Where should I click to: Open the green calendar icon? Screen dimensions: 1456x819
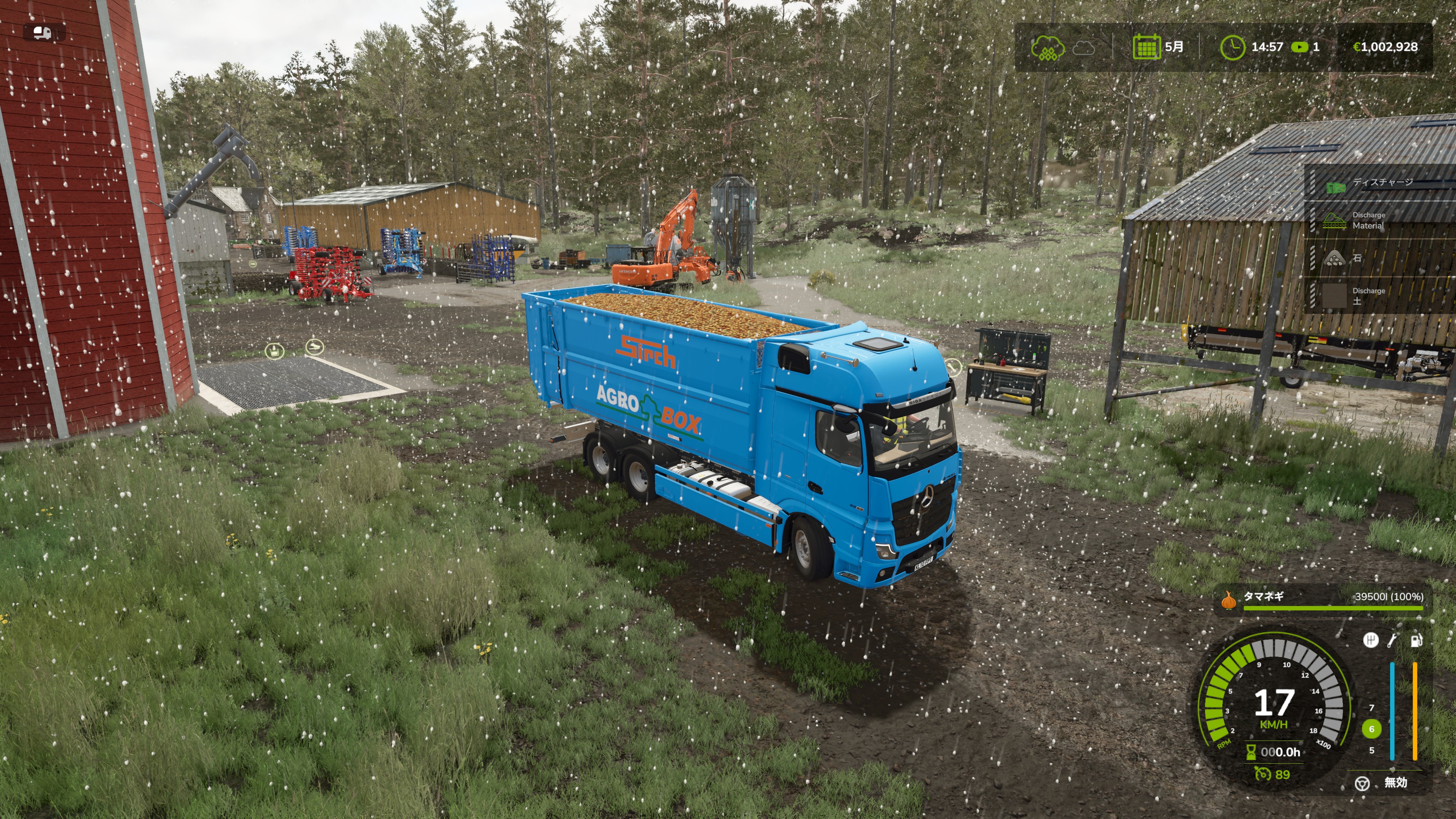(x=1146, y=47)
